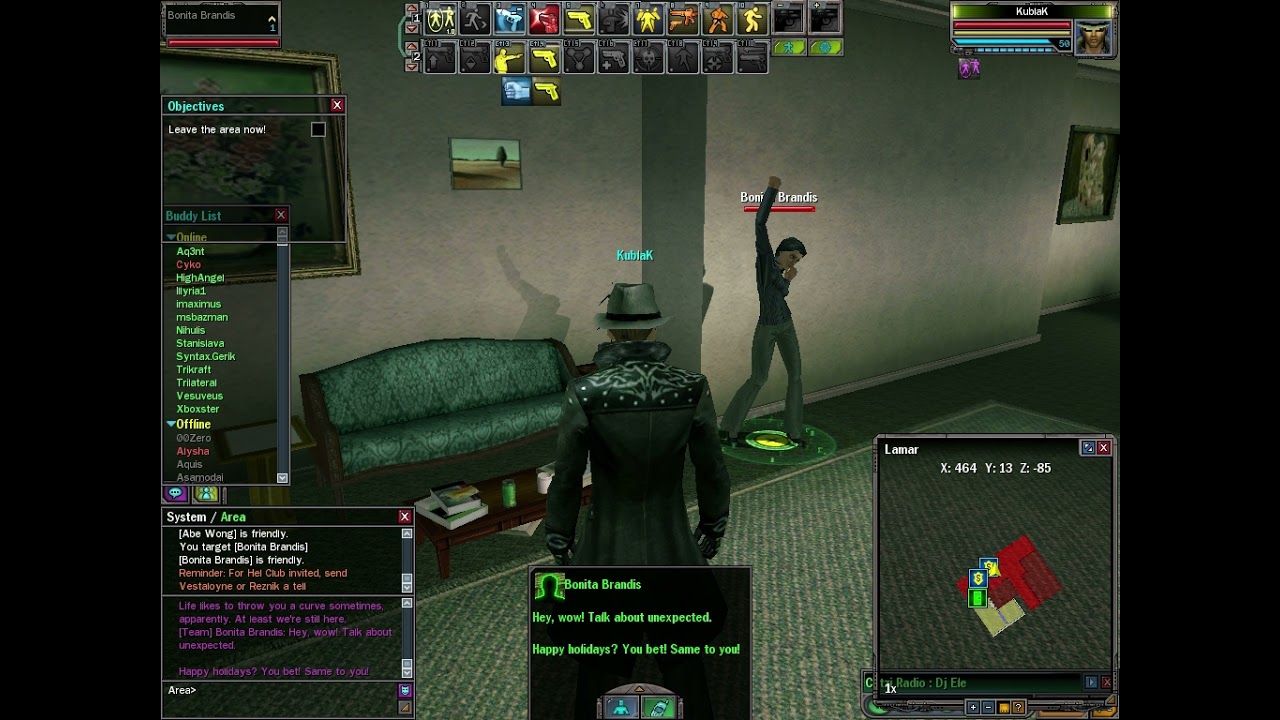The image size is (1280, 720).
Task: Click the blue fist icon below the hotbar
Action: (x=516, y=91)
